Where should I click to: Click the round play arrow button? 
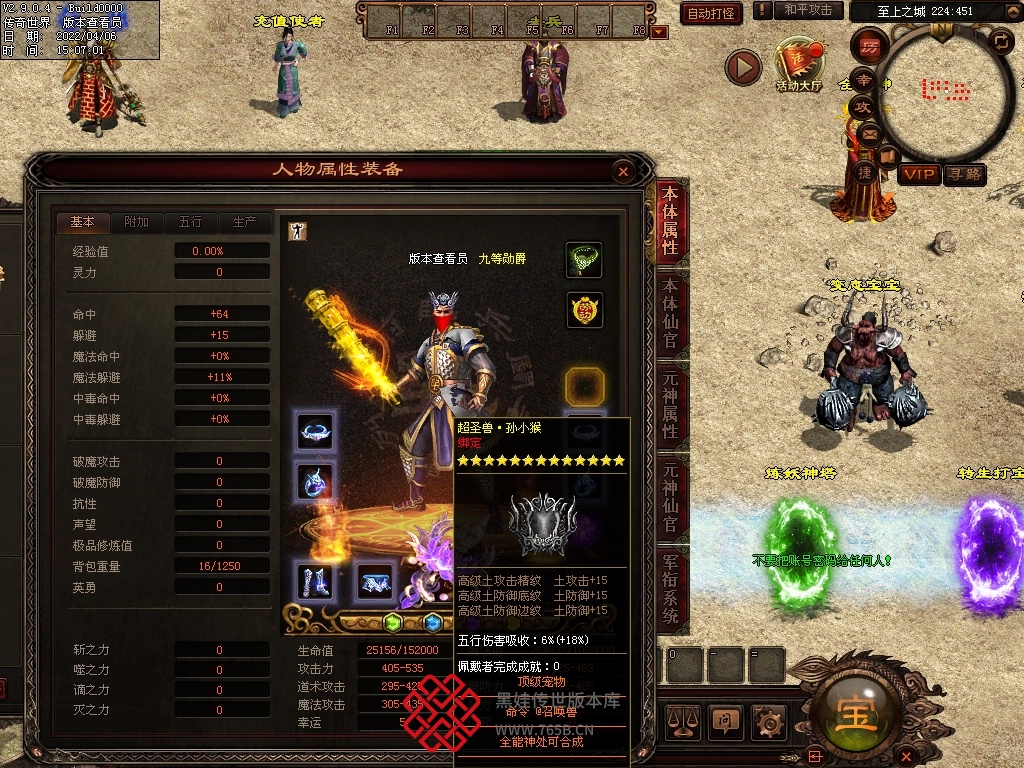(744, 67)
